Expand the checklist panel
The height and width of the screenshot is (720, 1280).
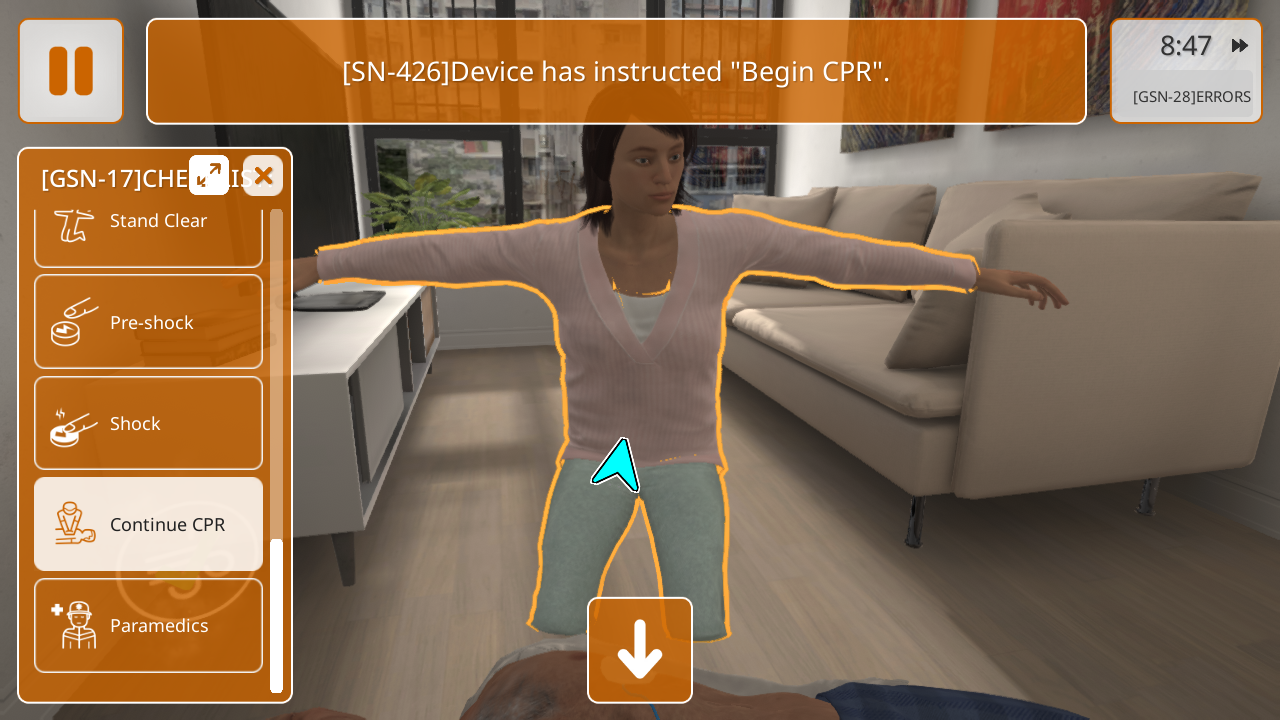coord(209,175)
